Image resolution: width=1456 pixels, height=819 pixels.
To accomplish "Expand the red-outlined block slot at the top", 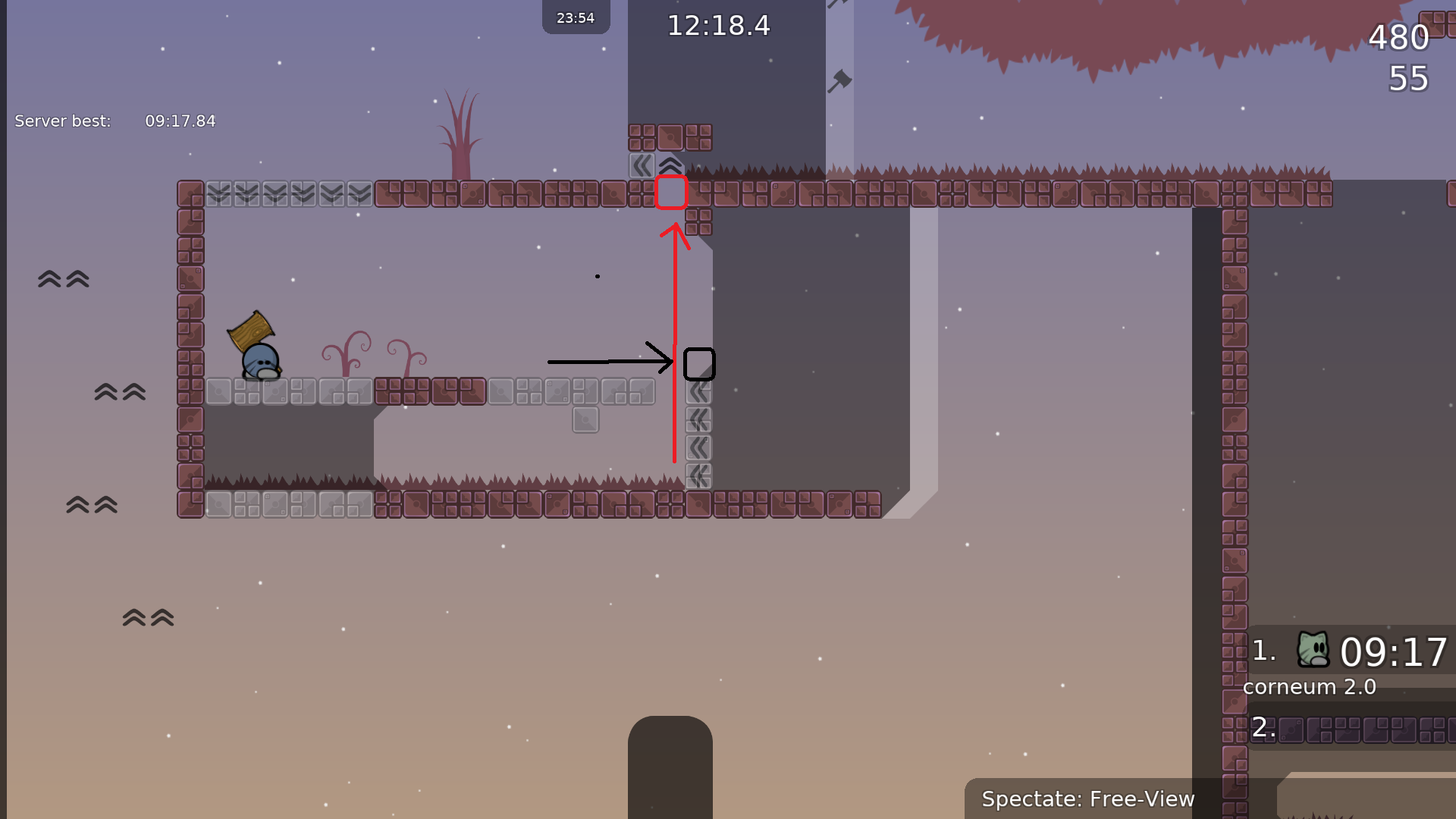I will point(671,192).
